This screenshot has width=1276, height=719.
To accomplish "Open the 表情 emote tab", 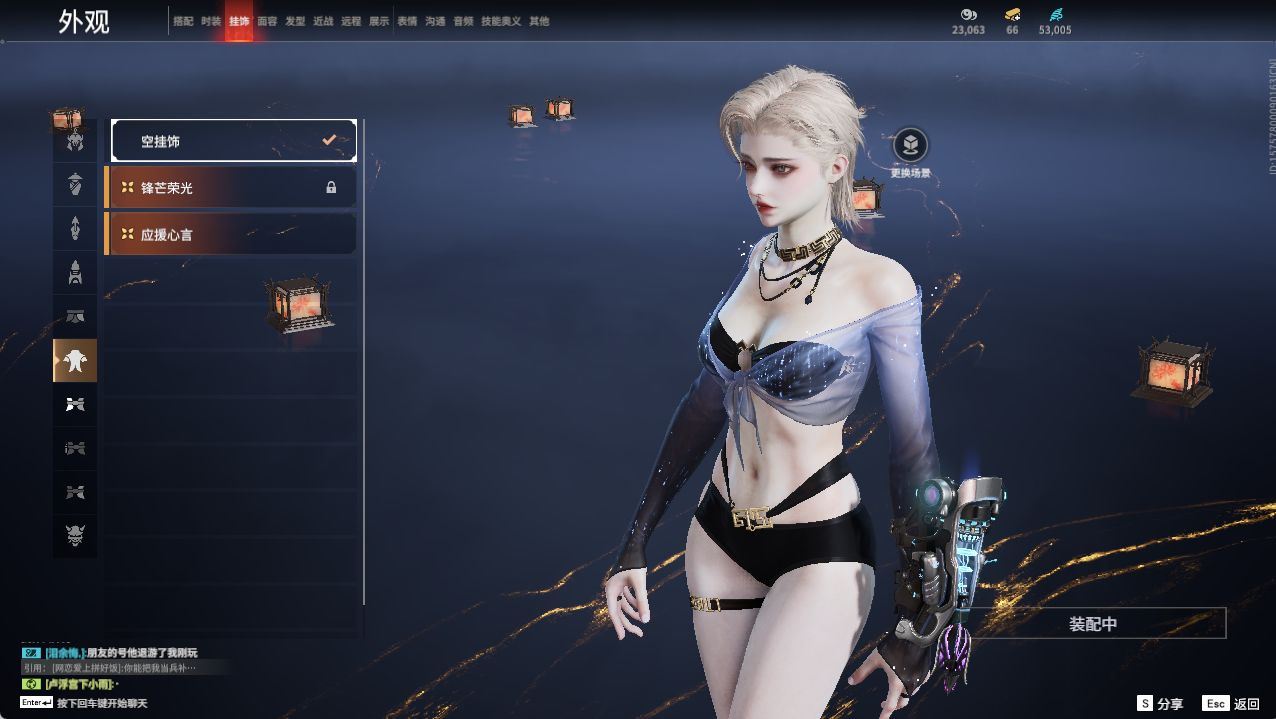I will click(x=407, y=21).
